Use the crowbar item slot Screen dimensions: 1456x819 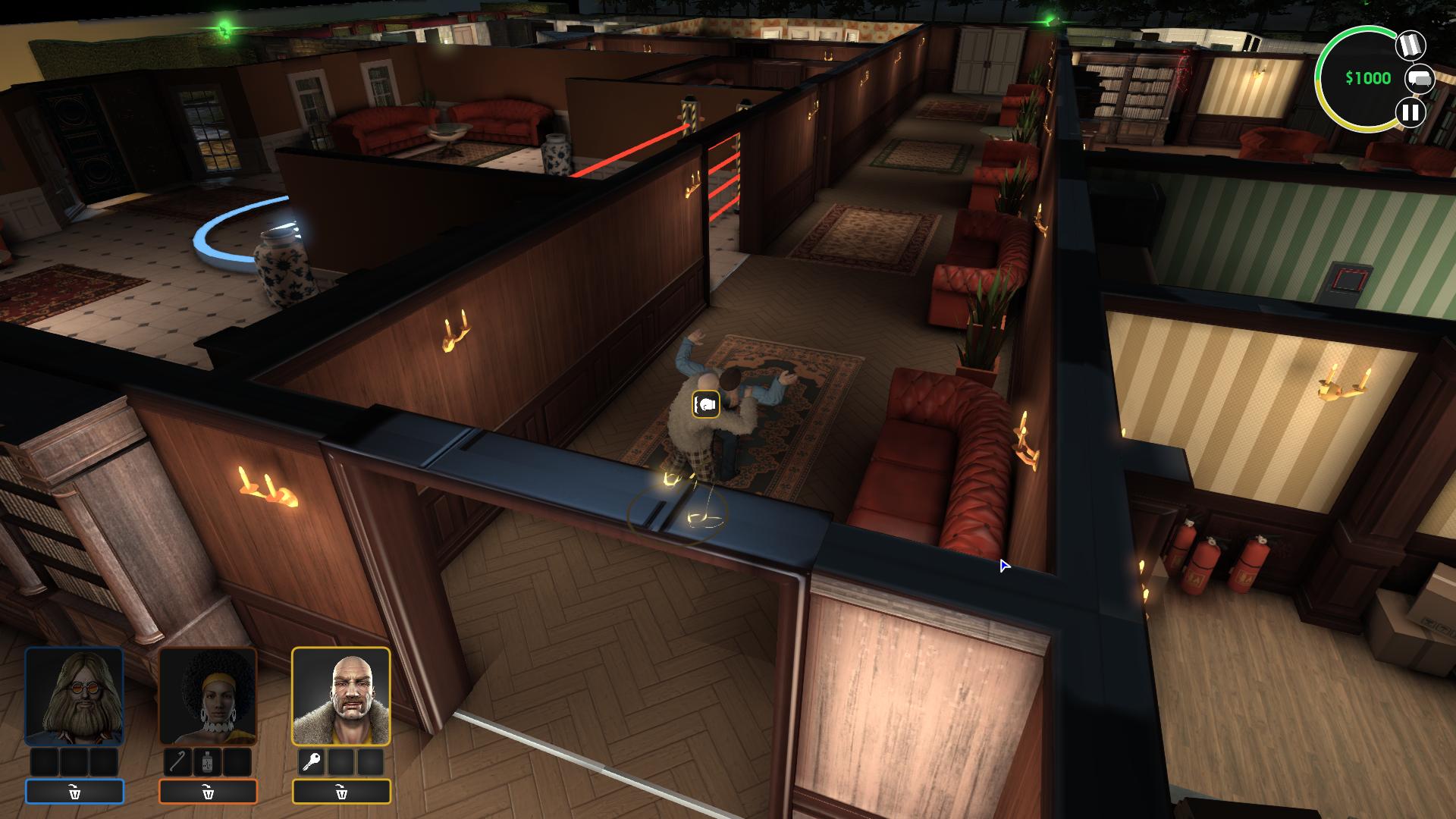(177, 762)
